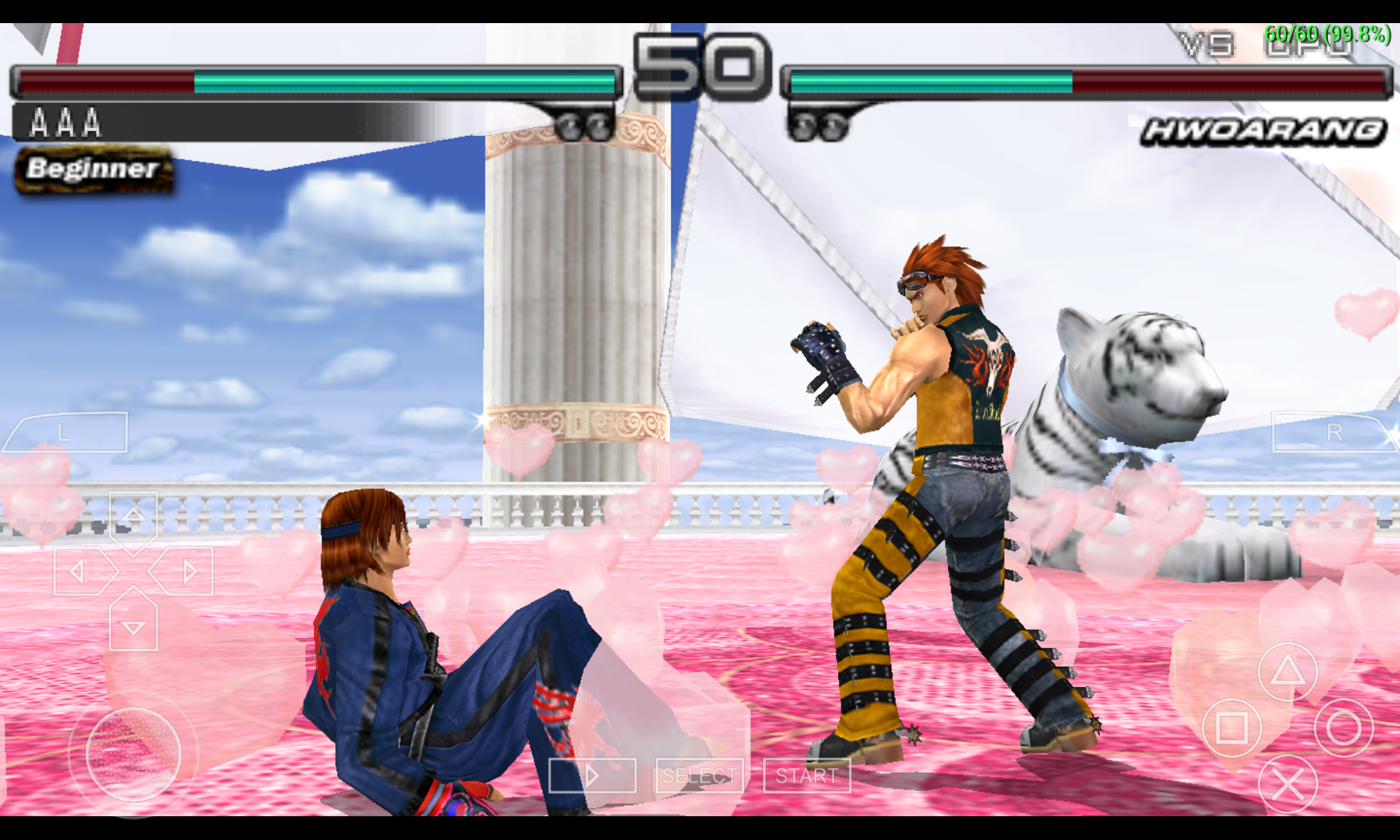The image size is (1400, 840).
Task: Click the D-pad up arrow
Action: (133, 519)
